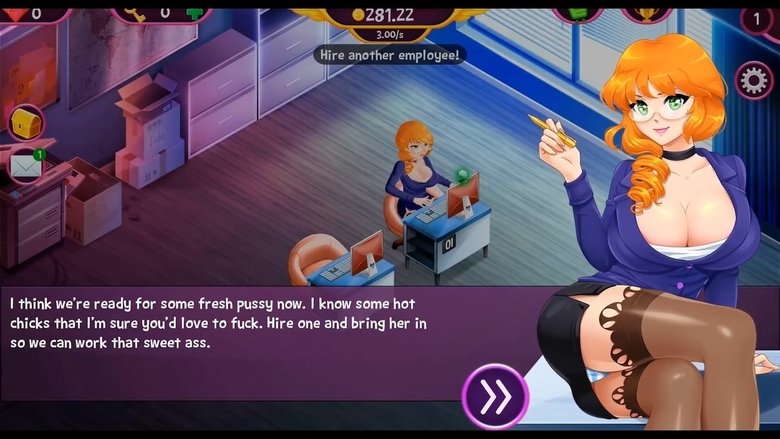
Task: Check the mail envelope icon
Action: pos(26,165)
